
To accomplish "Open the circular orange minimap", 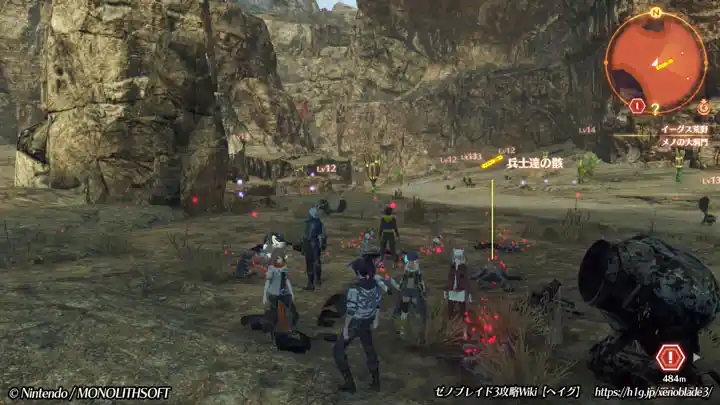I will 655,60.
